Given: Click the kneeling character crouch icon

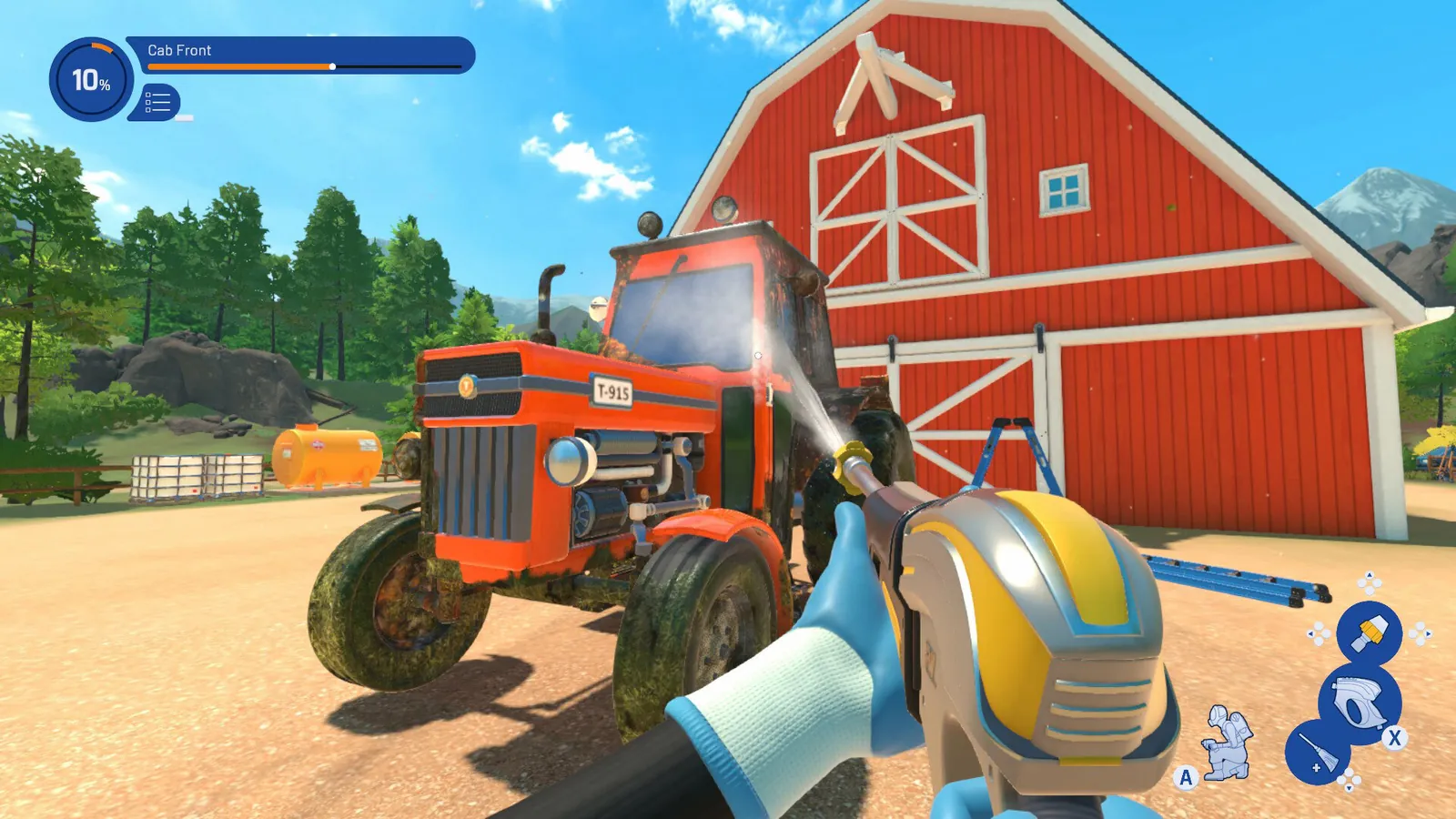Looking at the screenshot, I should [x=1226, y=743].
